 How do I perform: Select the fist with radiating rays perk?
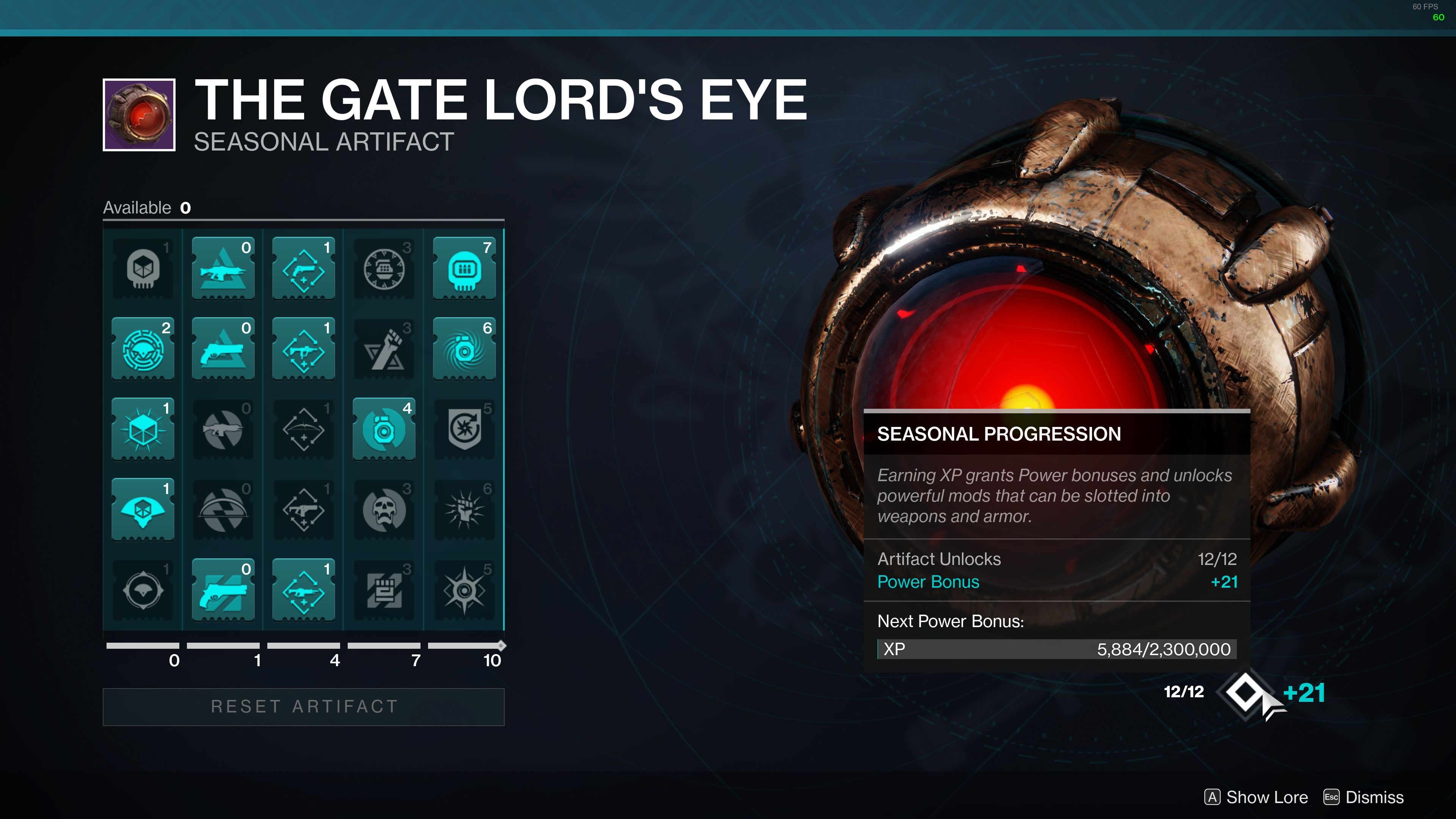[464, 509]
